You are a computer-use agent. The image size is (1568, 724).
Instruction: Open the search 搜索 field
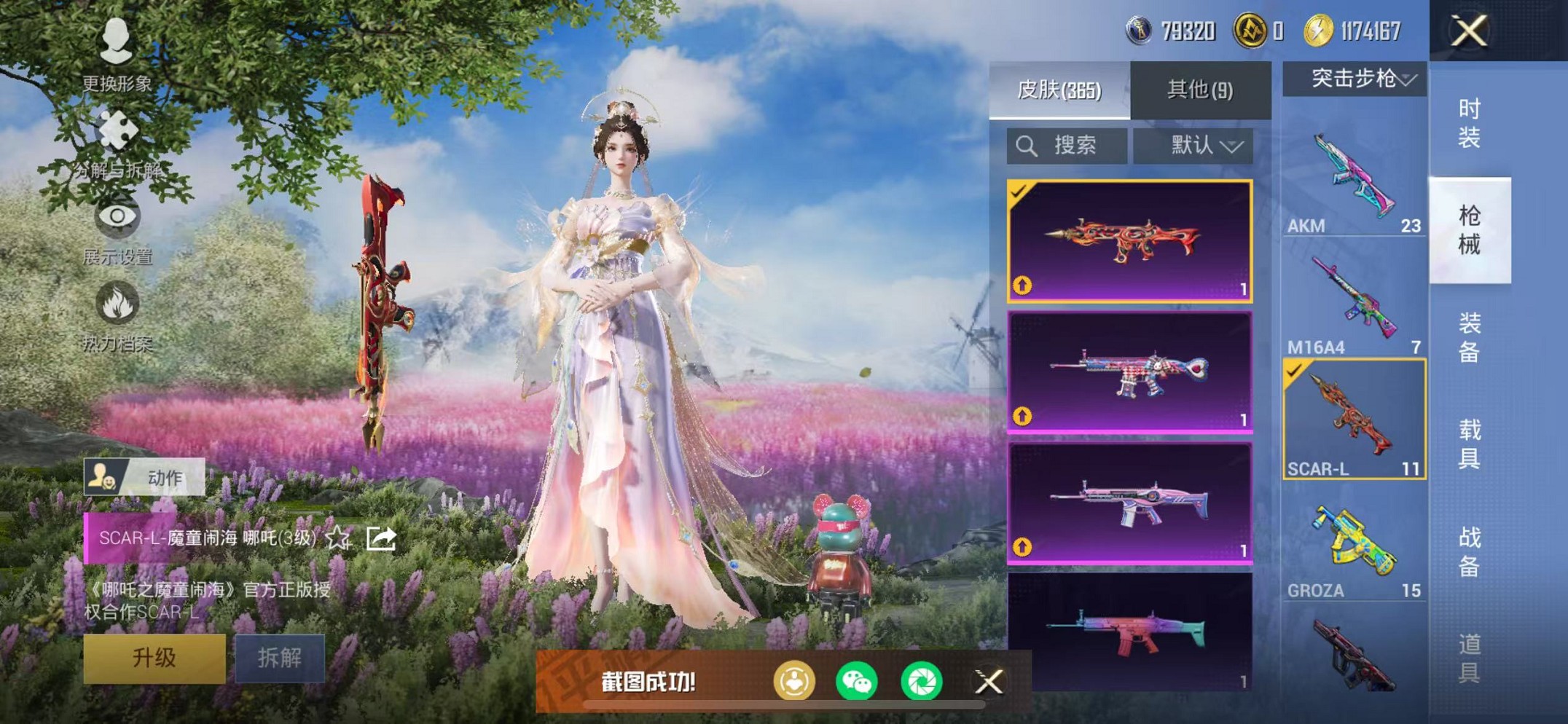(x=1066, y=145)
